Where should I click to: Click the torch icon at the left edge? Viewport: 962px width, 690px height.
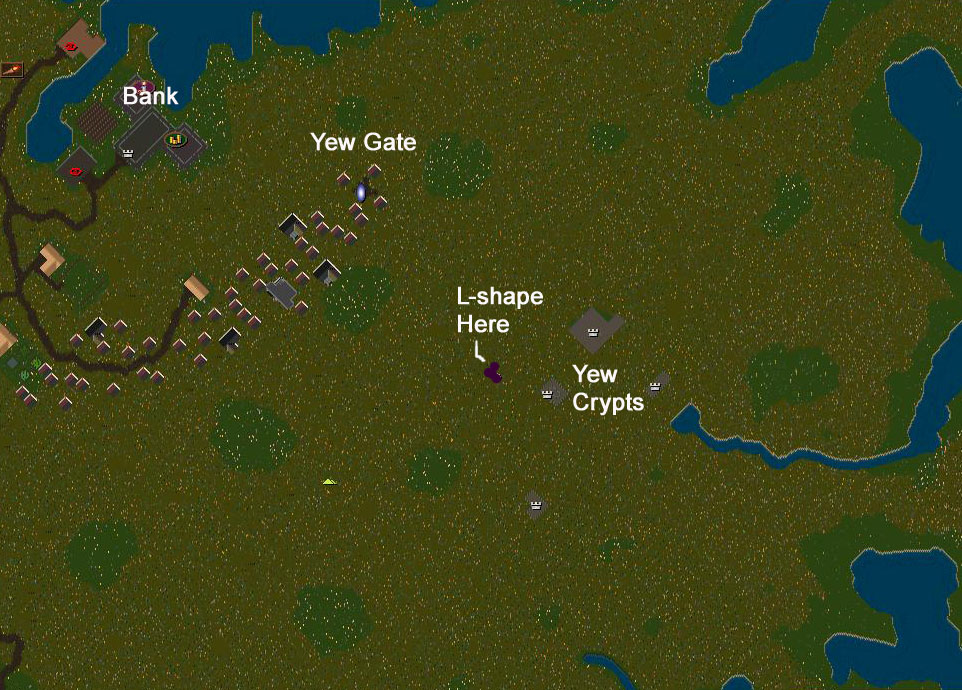pos(12,69)
